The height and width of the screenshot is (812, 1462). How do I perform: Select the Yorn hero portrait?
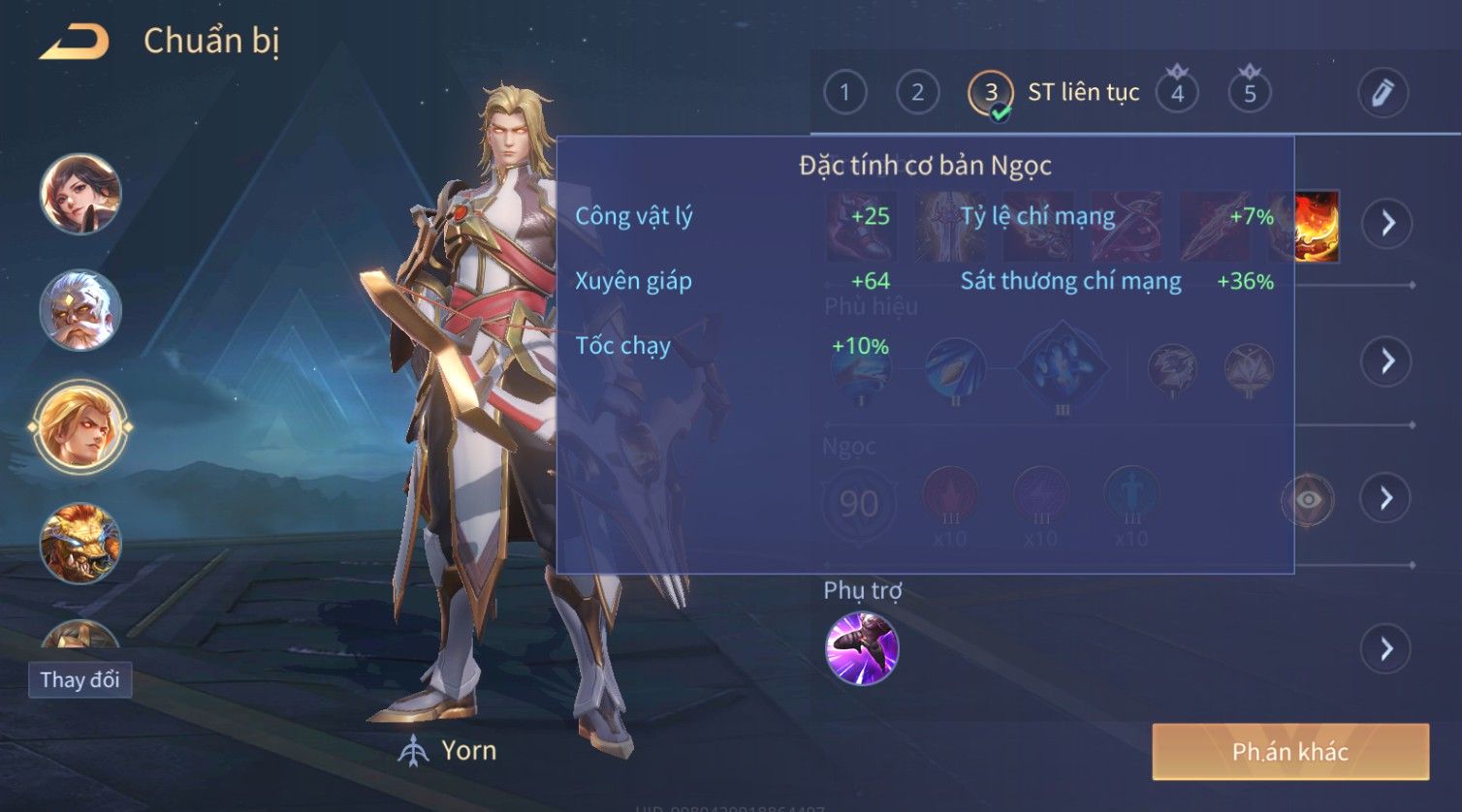[x=80, y=426]
